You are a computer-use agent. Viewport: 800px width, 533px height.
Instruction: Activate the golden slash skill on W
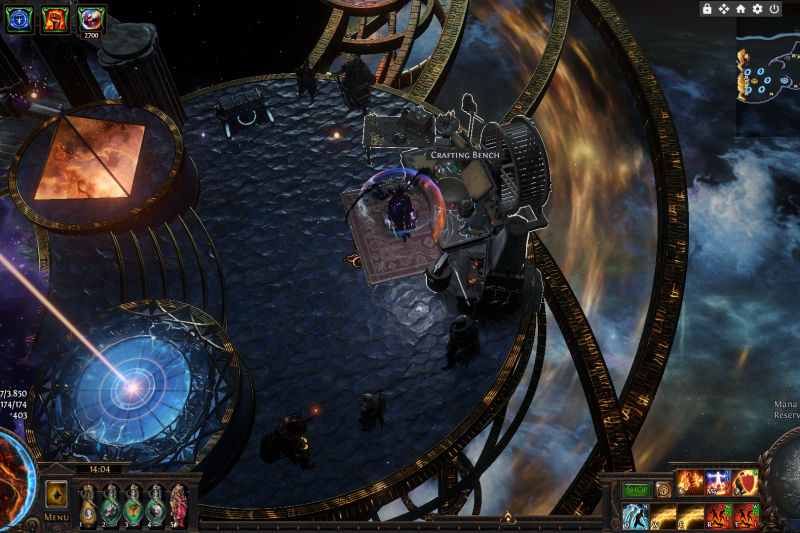[664, 516]
